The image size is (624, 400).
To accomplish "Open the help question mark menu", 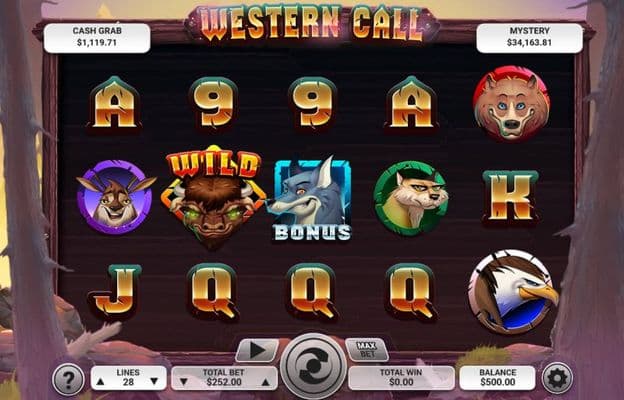I will coord(68,379).
